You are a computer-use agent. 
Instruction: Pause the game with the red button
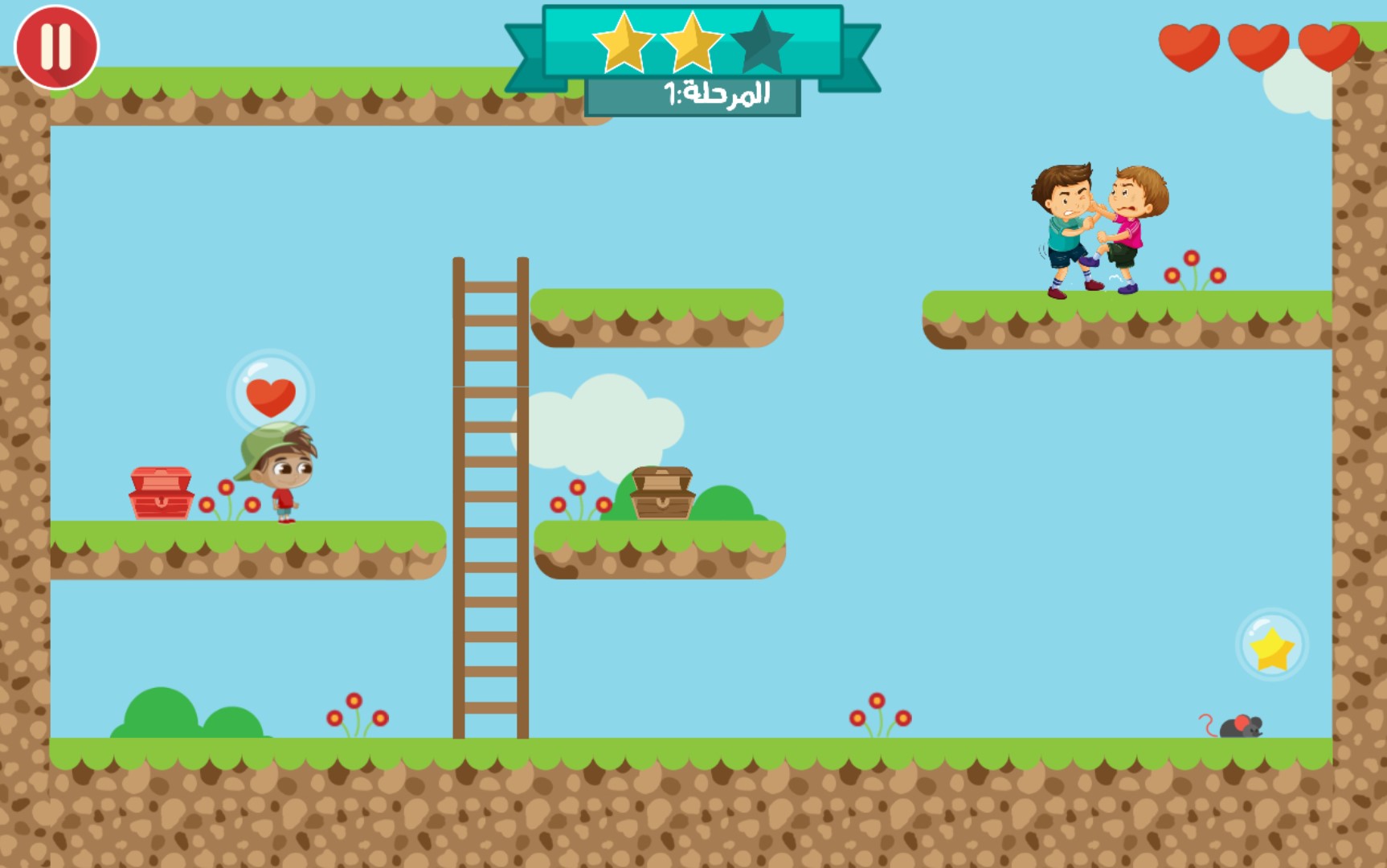pyautogui.click(x=56, y=47)
